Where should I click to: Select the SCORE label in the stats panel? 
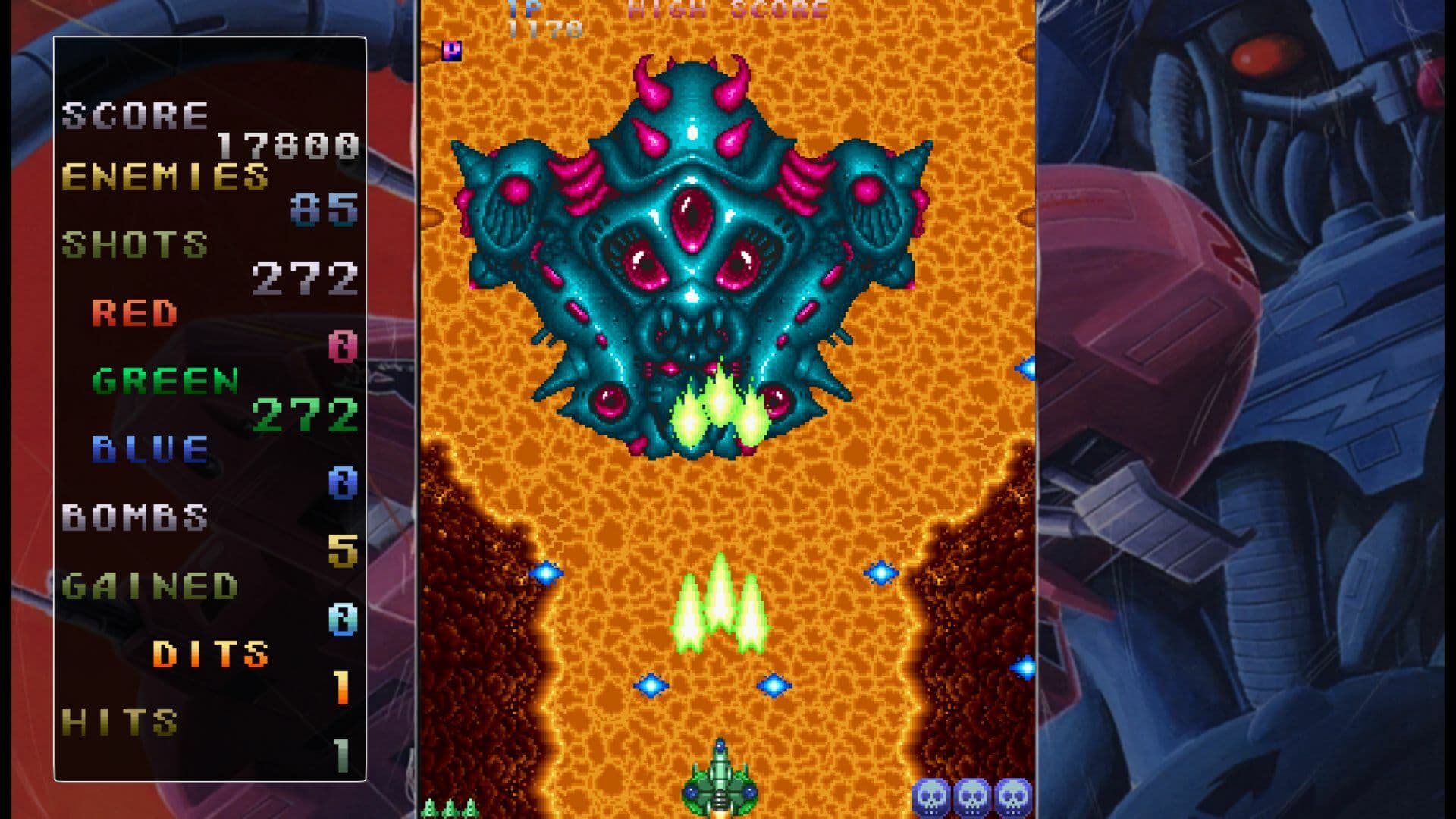point(135,115)
